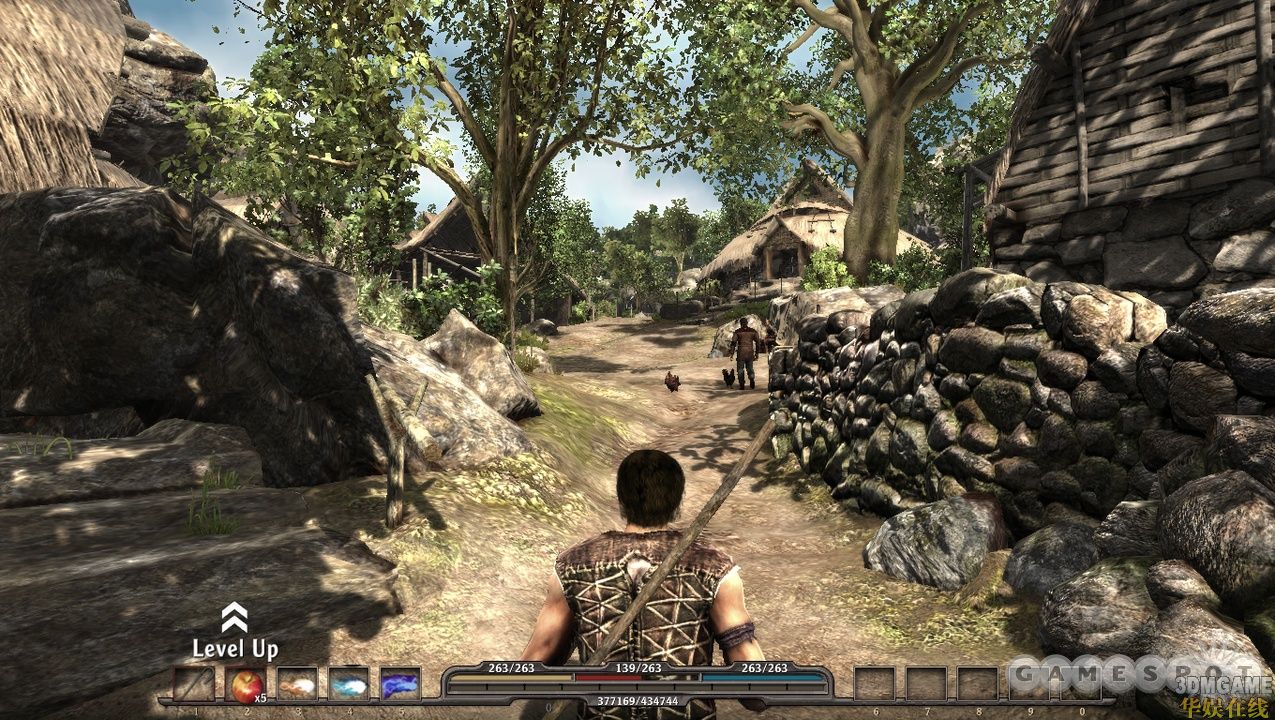Activate the cyan frost spell

coord(349,684)
